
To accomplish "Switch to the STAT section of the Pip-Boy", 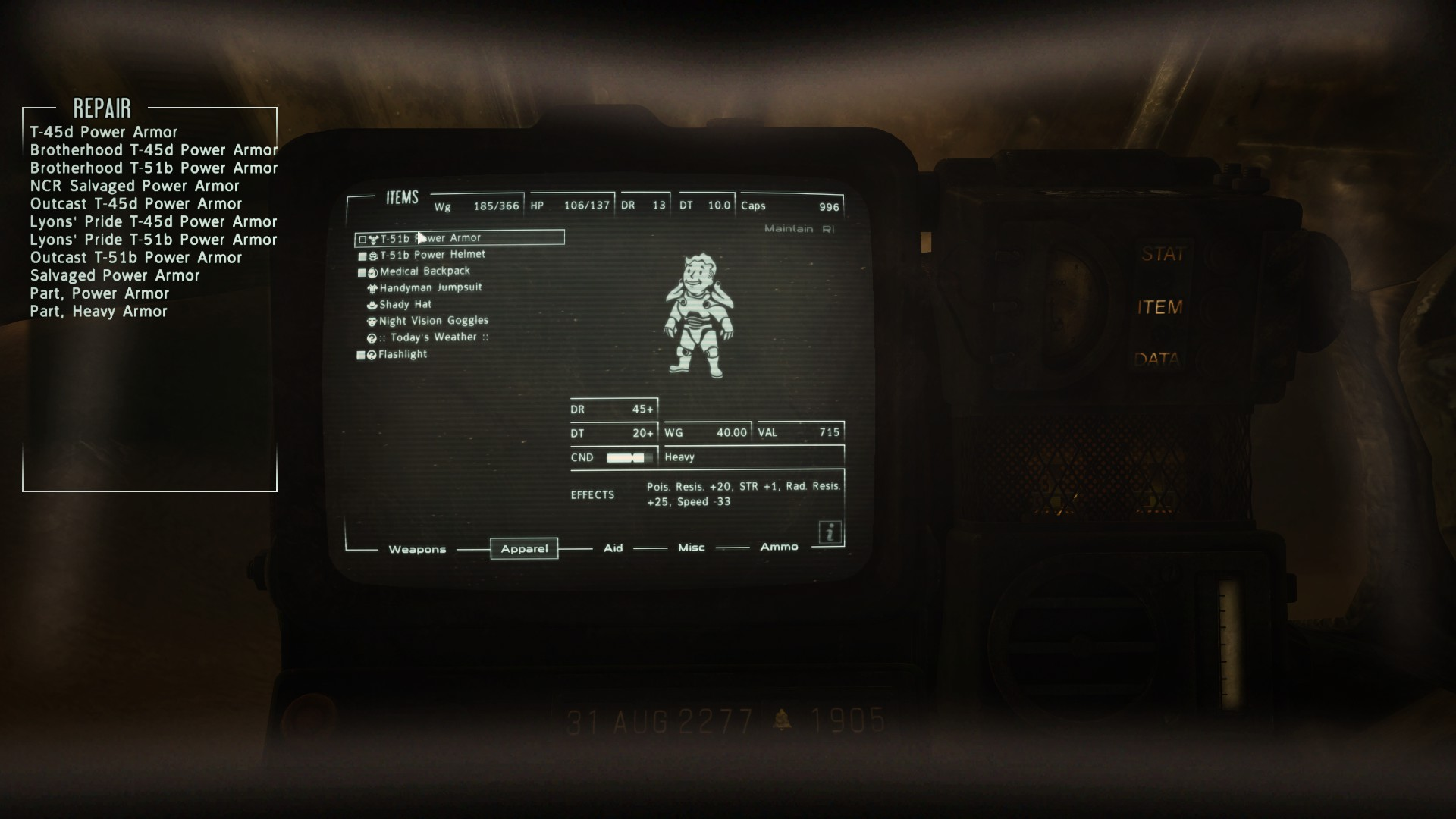I will [1164, 253].
